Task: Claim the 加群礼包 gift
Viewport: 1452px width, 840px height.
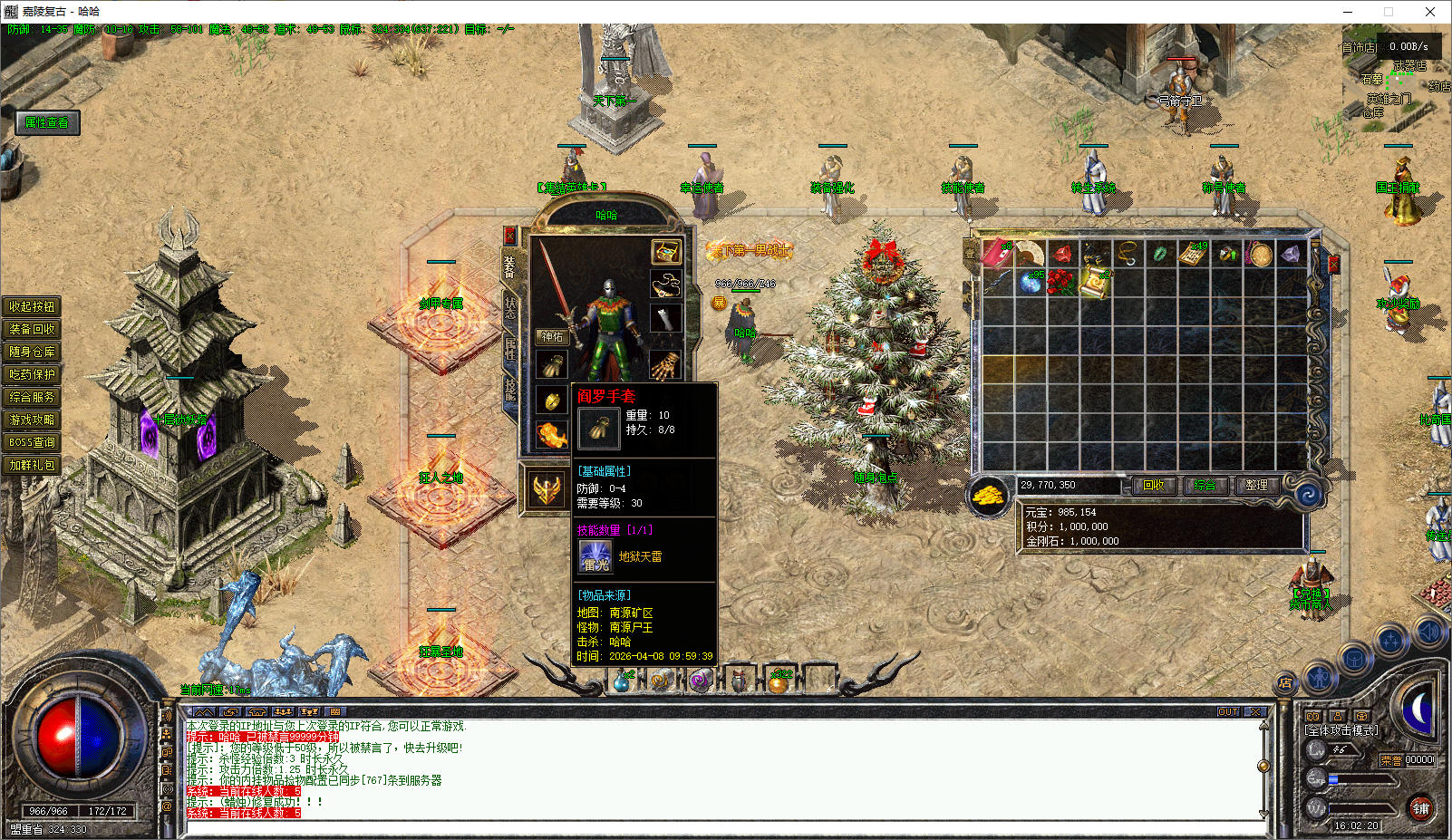Action: click(x=32, y=465)
